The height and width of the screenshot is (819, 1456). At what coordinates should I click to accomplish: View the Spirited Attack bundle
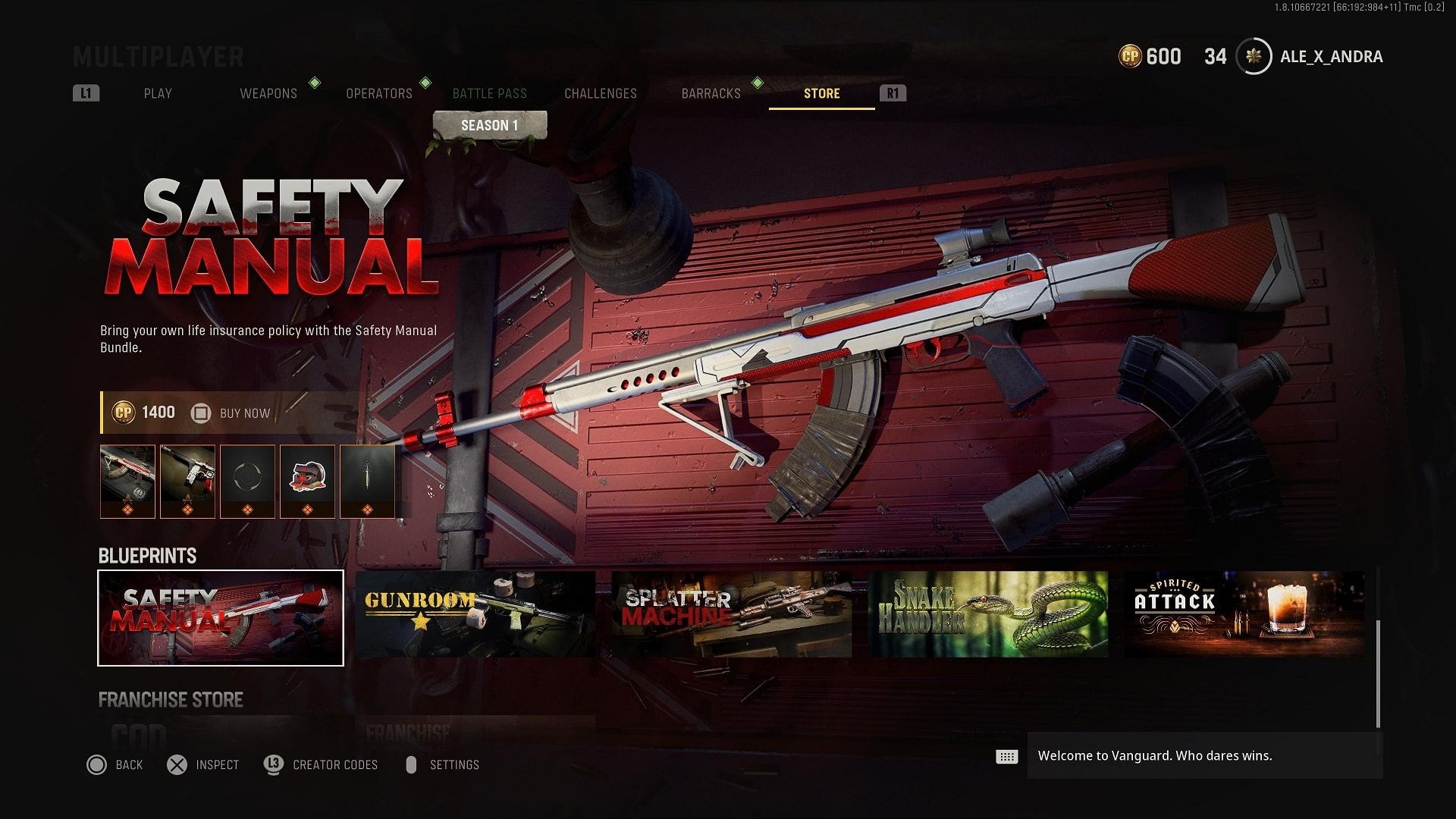click(x=1244, y=615)
